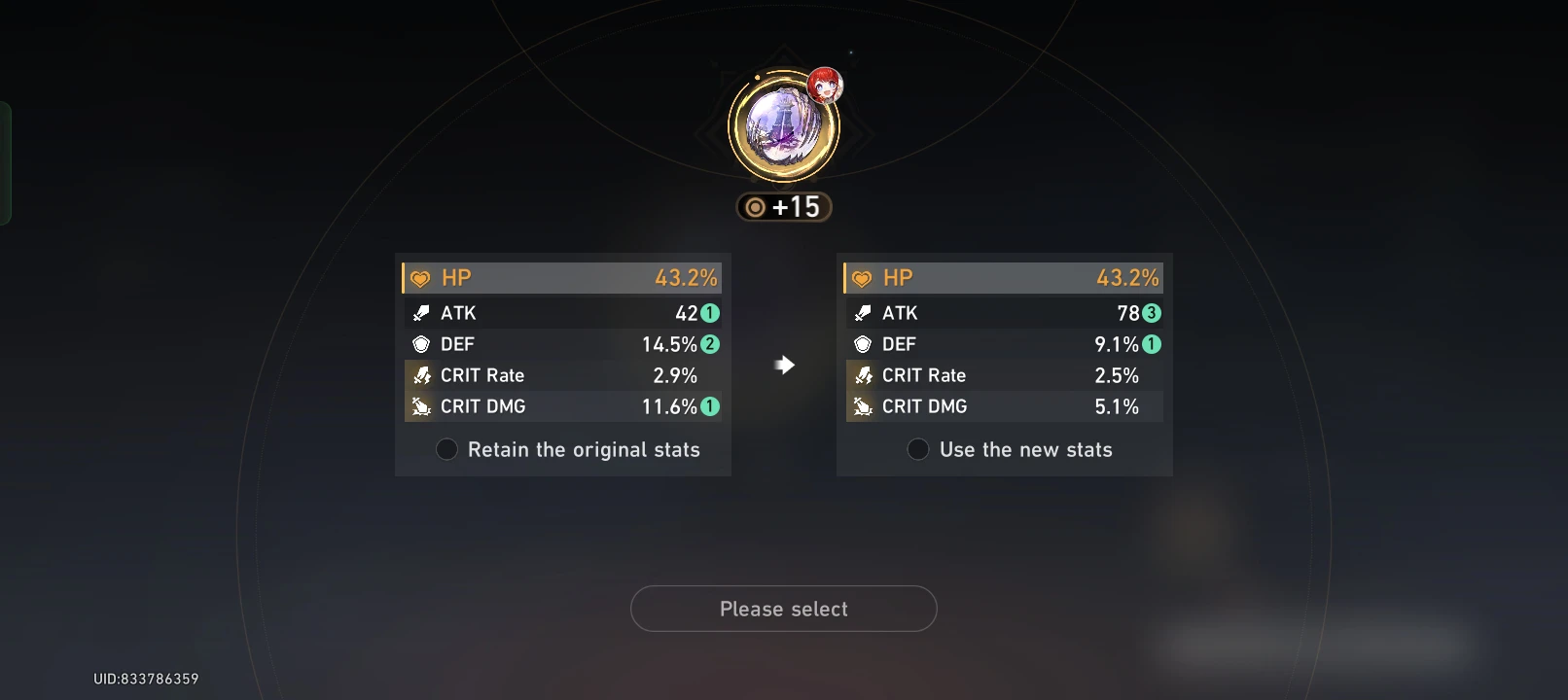Toggle the CRIT Rate icon in the new stats
The height and width of the screenshot is (700, 1568).
(x=861, y=375)
